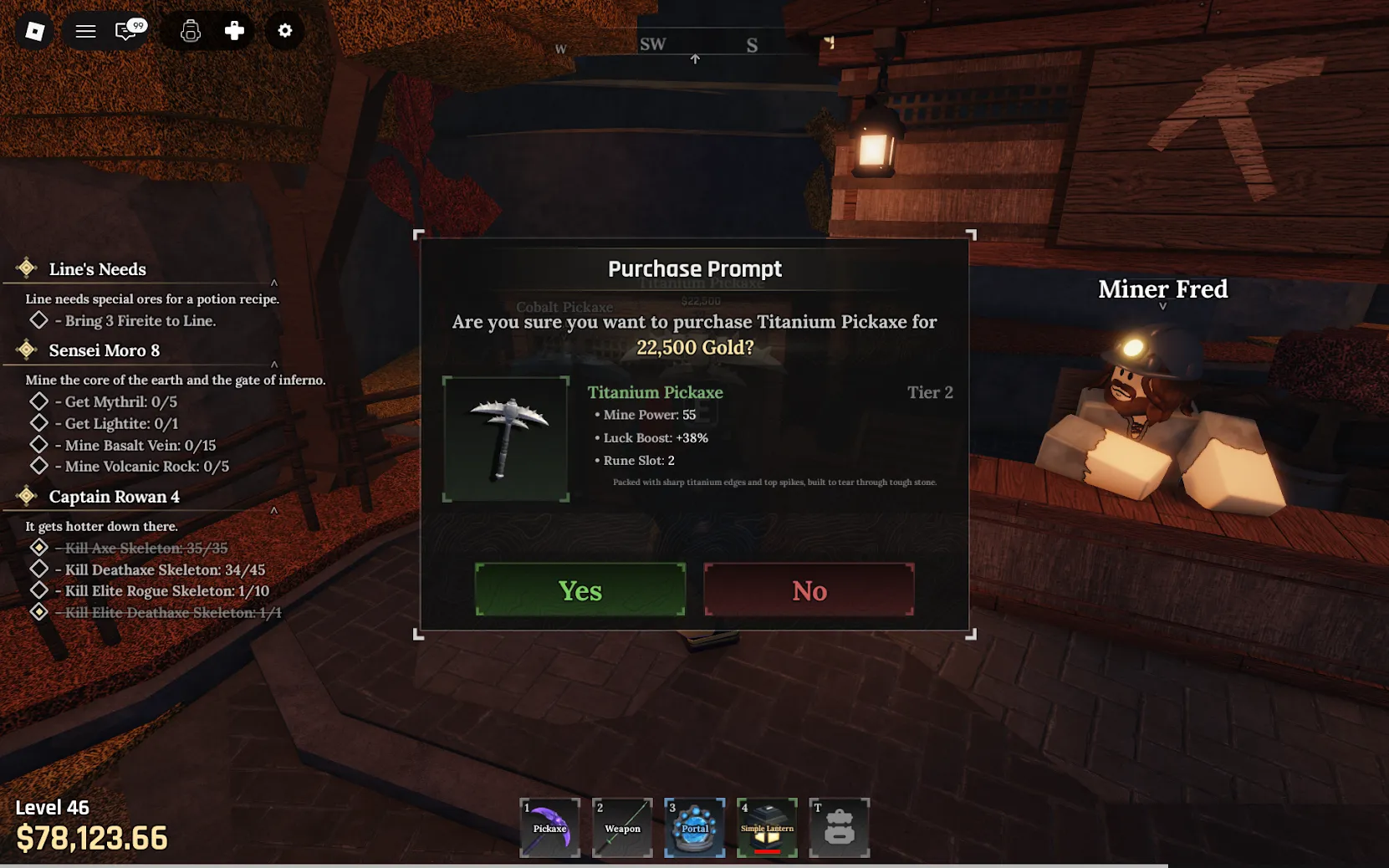The width and height of the screenshot is (1389, 868).
Task: Confirm purchase with the Yes button
Action: pyautogui.click(x=580, y=590)
